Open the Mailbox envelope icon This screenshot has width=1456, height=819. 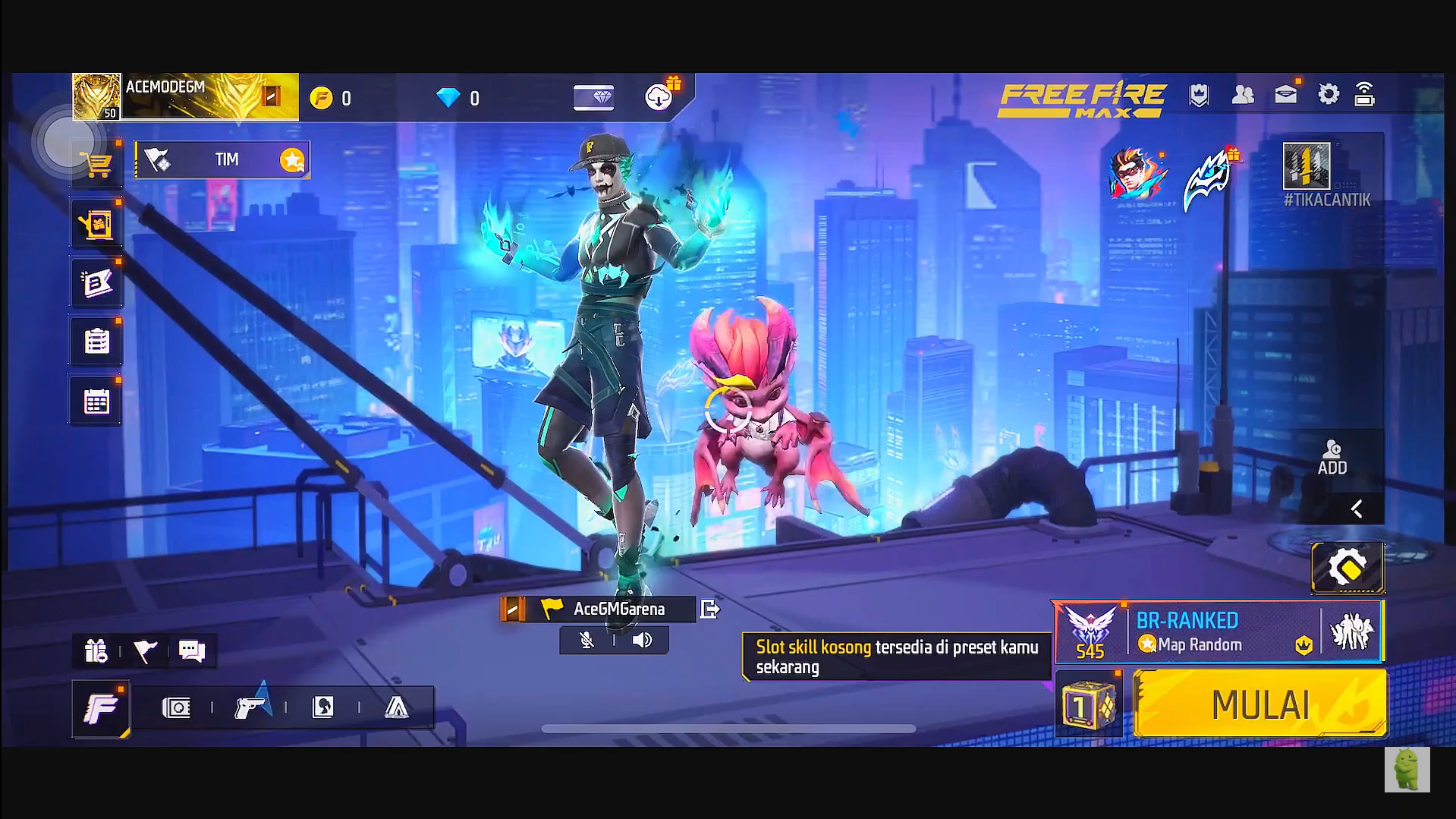click(x=1285, y=96)
